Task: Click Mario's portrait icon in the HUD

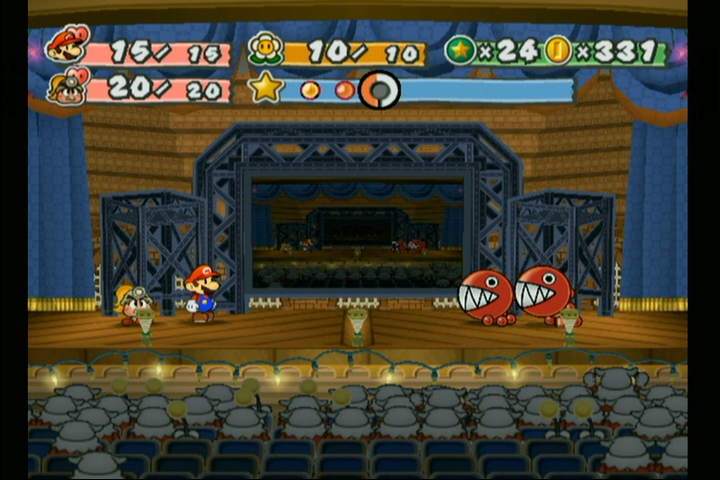Action: pos(68,46)
